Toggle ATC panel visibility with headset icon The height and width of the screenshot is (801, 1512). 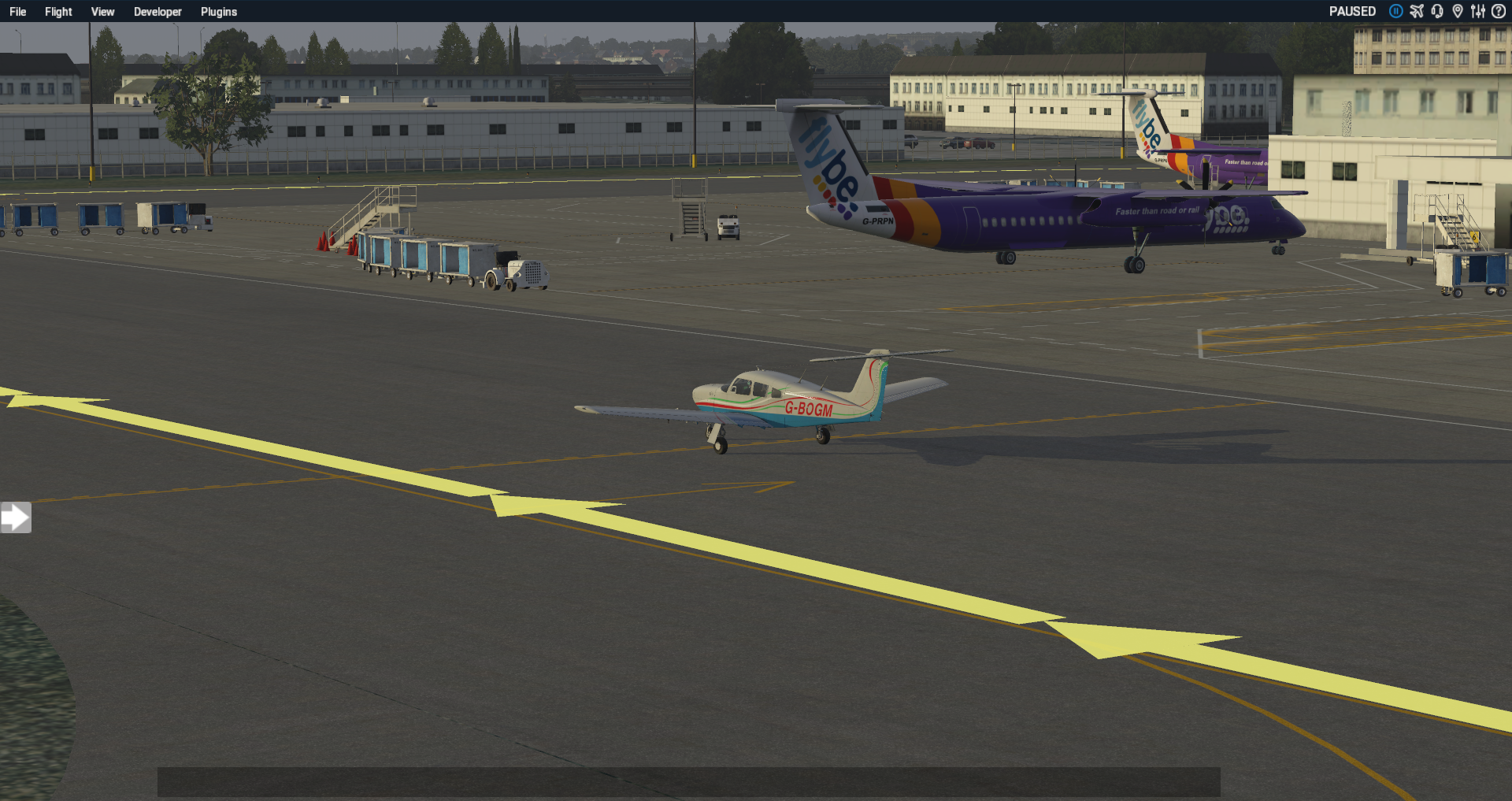click(x=1436, y=11)
